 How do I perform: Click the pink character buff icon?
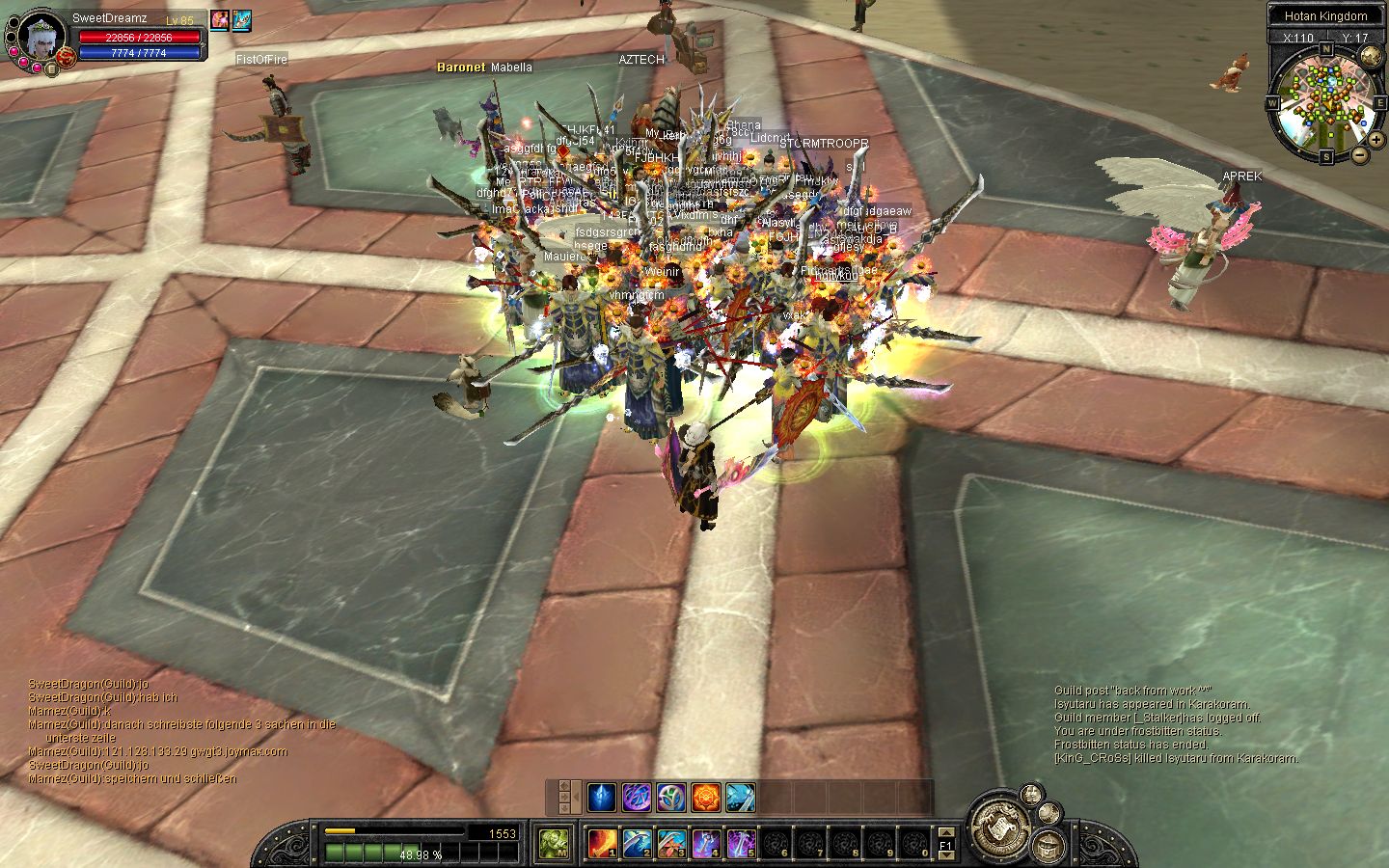(220, 19)
